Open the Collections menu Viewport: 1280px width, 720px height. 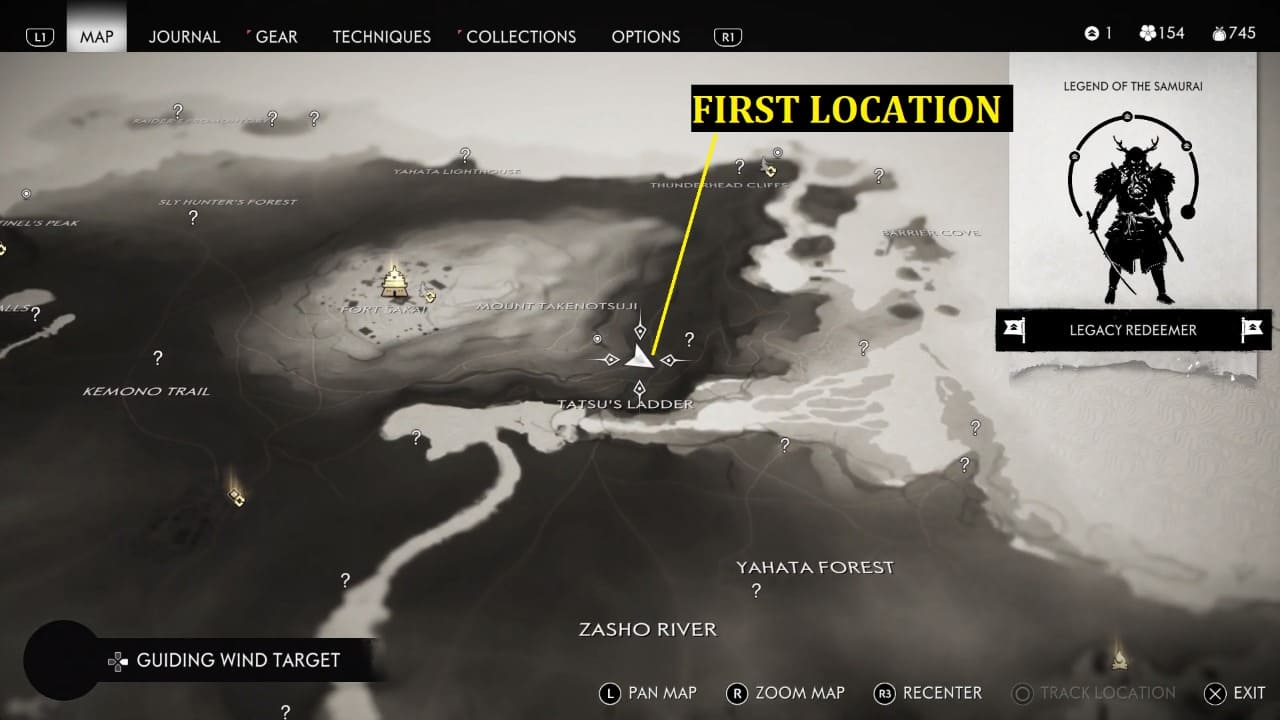click(521, 36)
